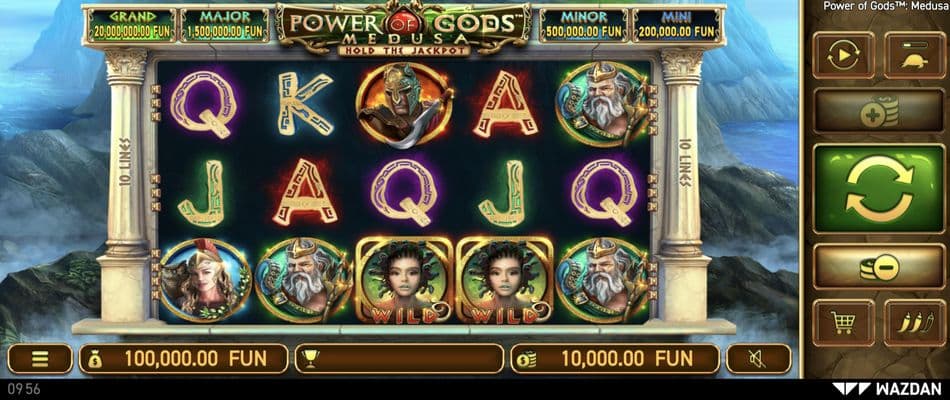
Task: Decrease the bet with the minus coins button
Action: 879,266
